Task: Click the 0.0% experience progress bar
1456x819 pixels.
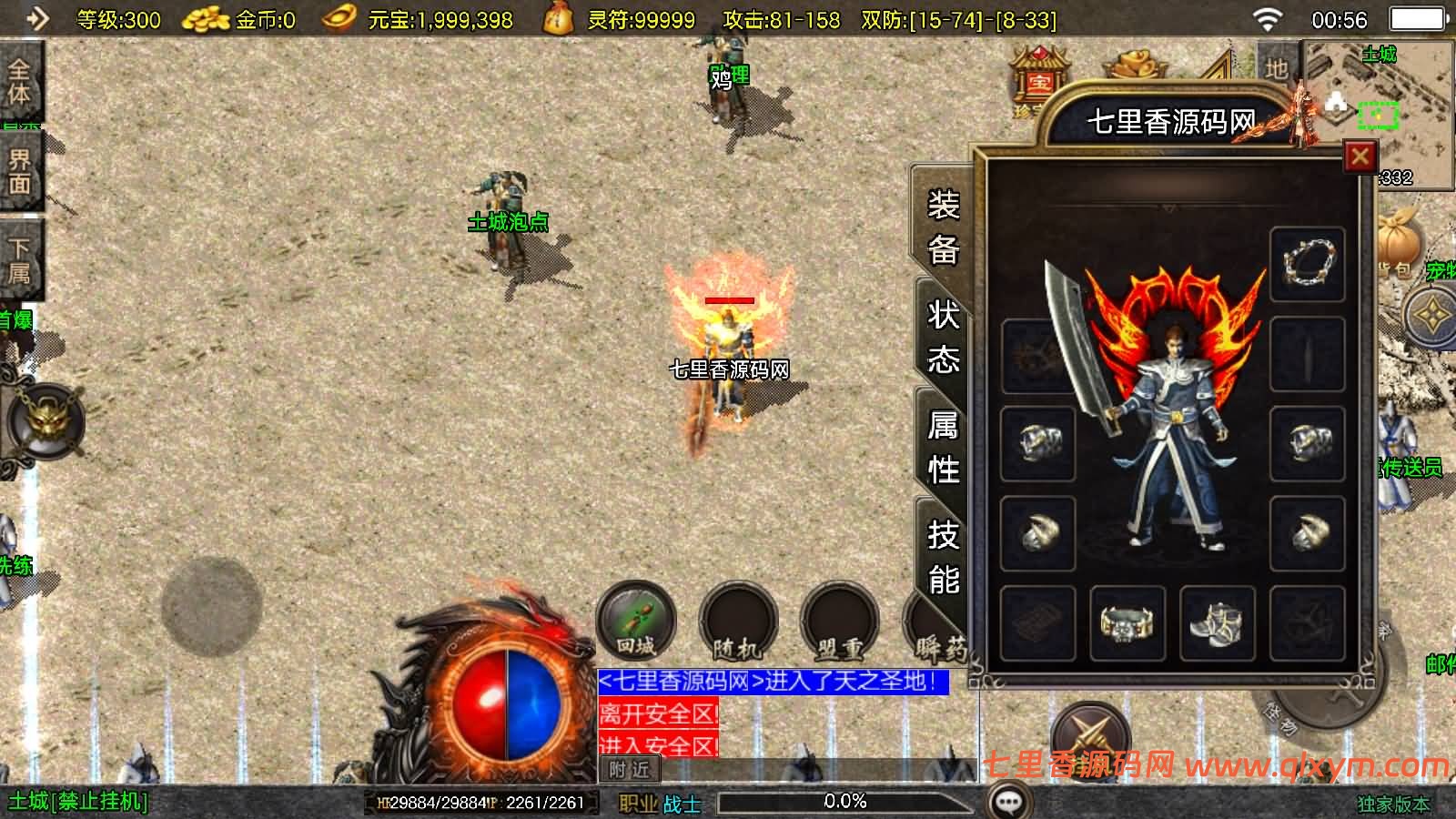Action: [x=846, y=803]
